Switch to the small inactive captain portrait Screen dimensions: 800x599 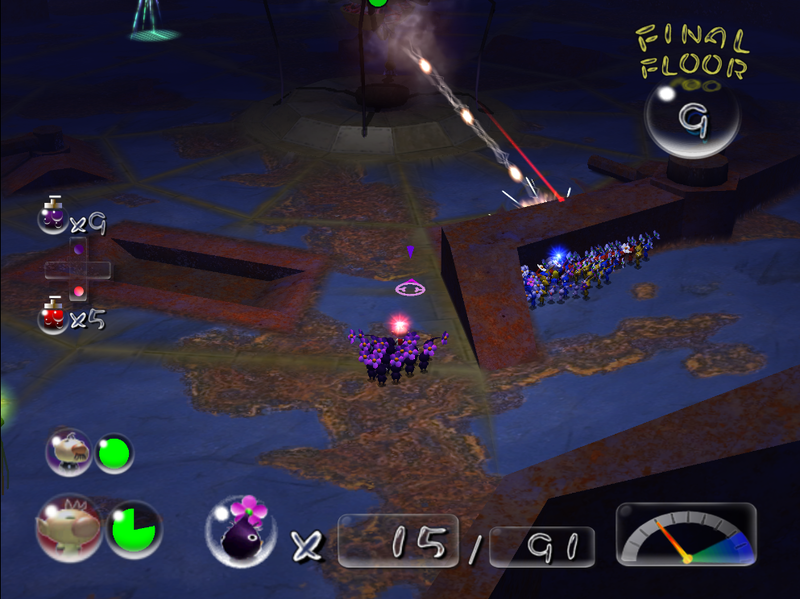[69, 454]
